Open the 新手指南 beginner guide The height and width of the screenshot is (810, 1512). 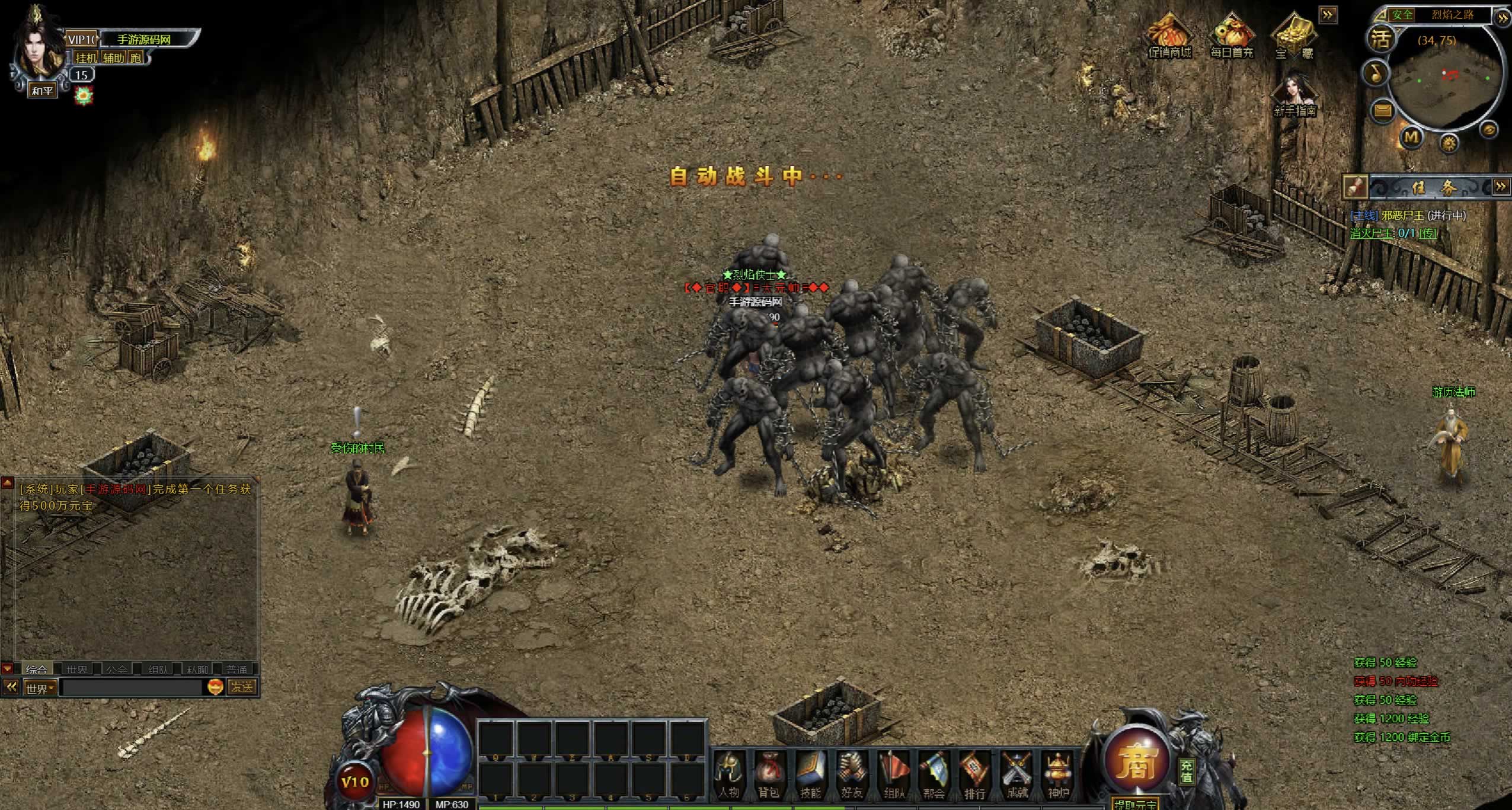point(1295,95)
